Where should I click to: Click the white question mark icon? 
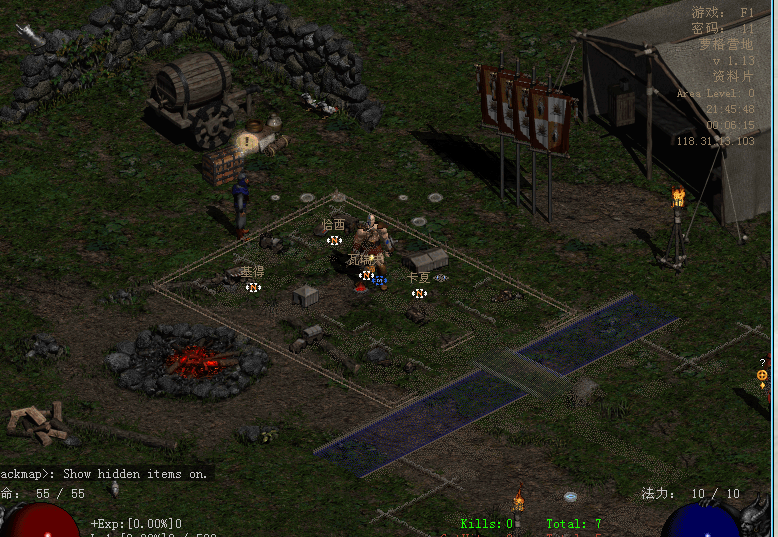coord(762,362)
